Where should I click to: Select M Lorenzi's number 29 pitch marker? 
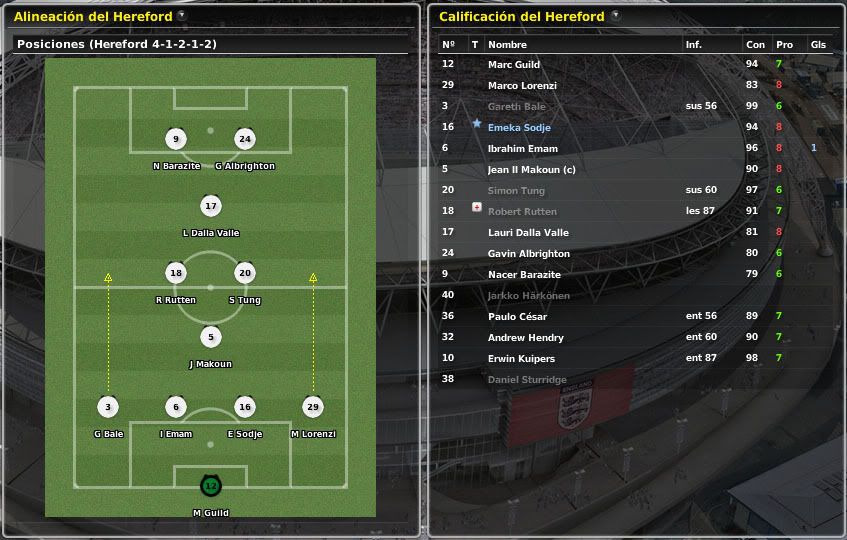tap(313, 407)
